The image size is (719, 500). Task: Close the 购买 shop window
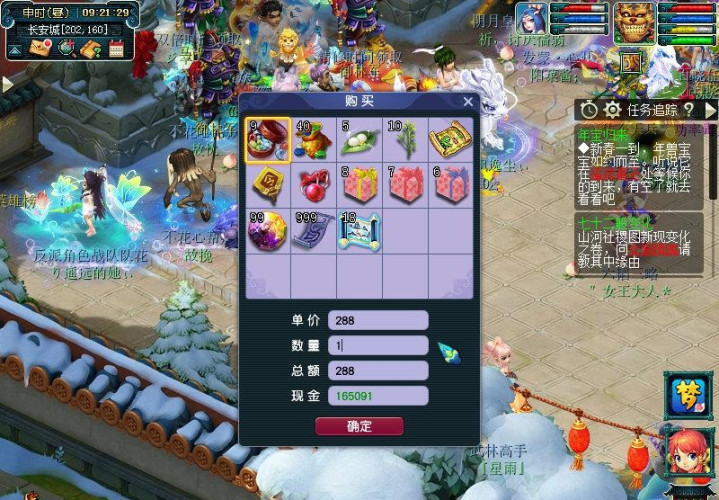coord(468,101)
